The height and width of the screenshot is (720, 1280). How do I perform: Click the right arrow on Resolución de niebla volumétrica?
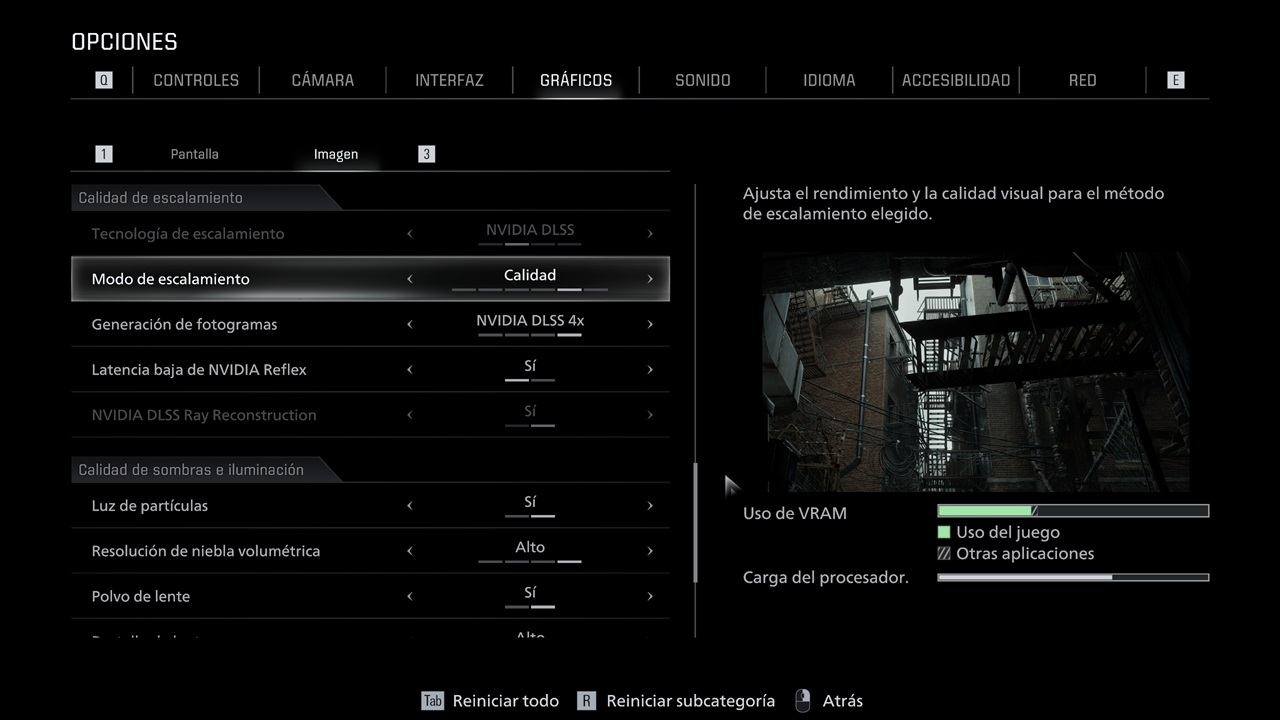point(651,551)
